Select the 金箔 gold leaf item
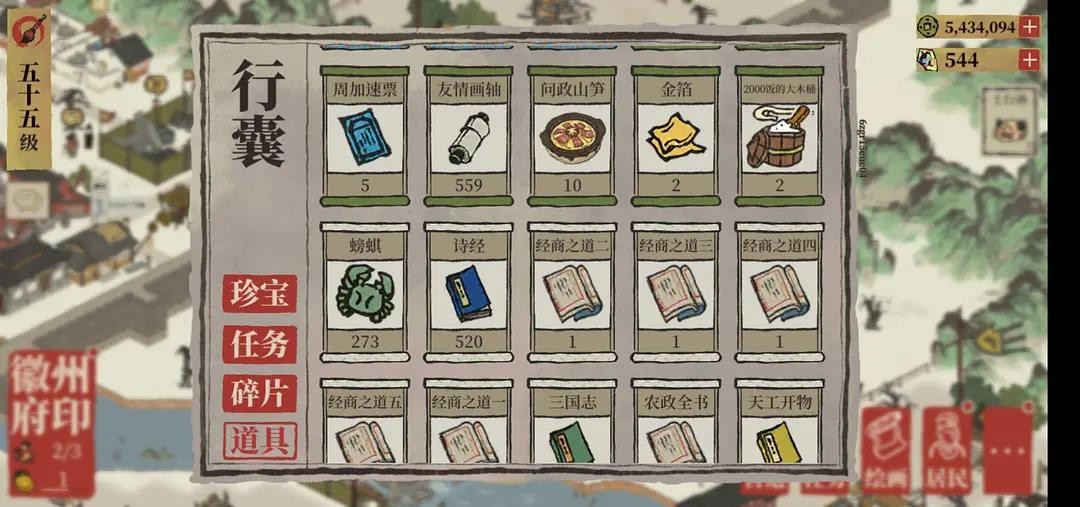 675,135
